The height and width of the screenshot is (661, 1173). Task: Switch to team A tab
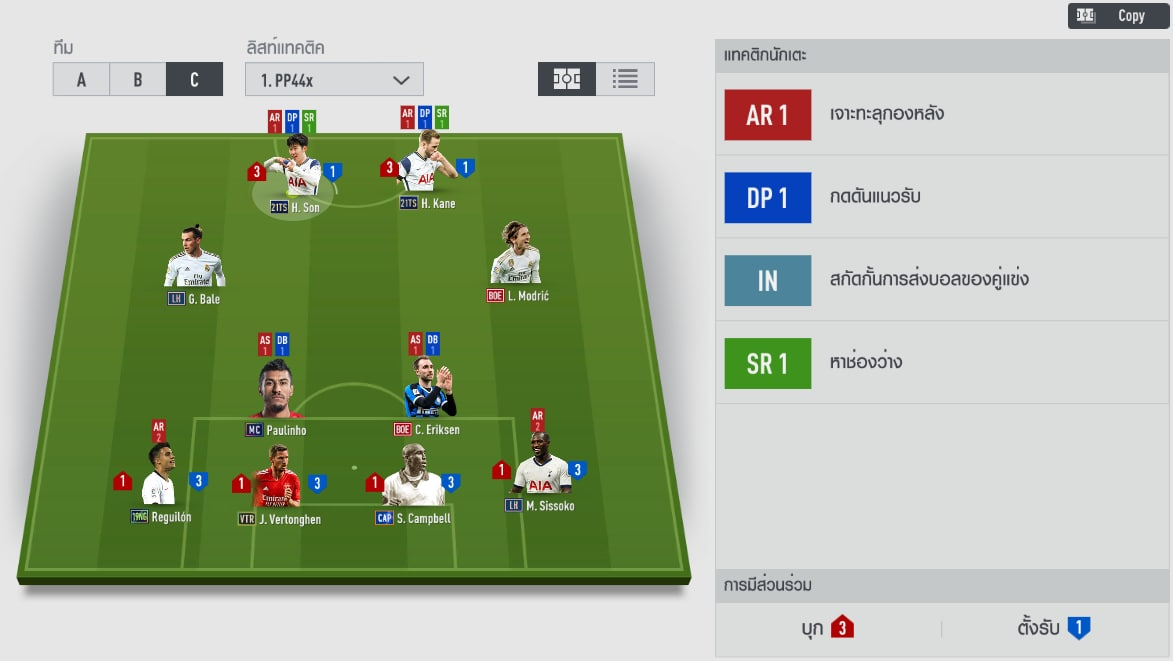click(81, 80)
